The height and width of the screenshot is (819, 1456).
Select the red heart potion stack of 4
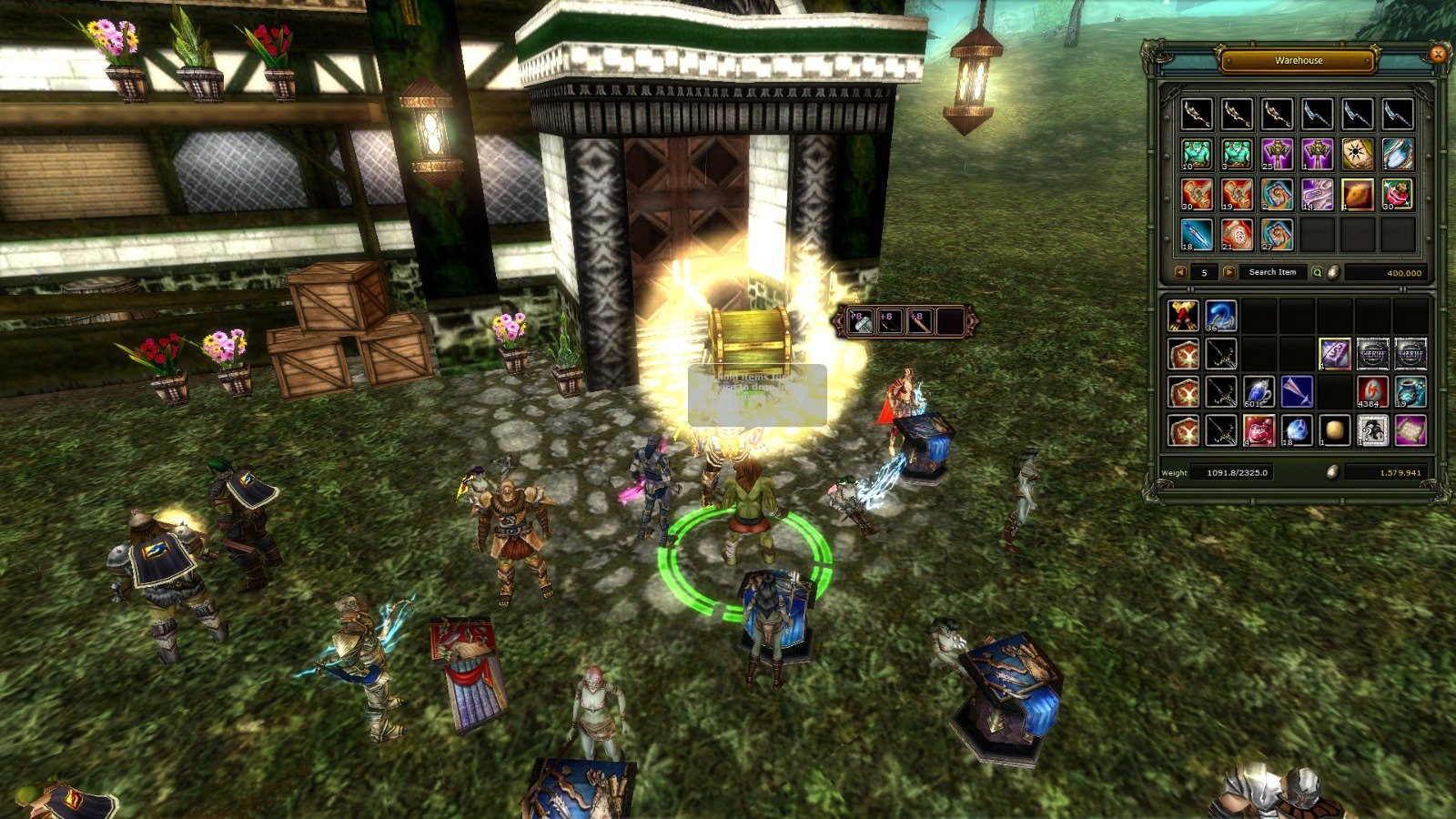[1259, 430]
